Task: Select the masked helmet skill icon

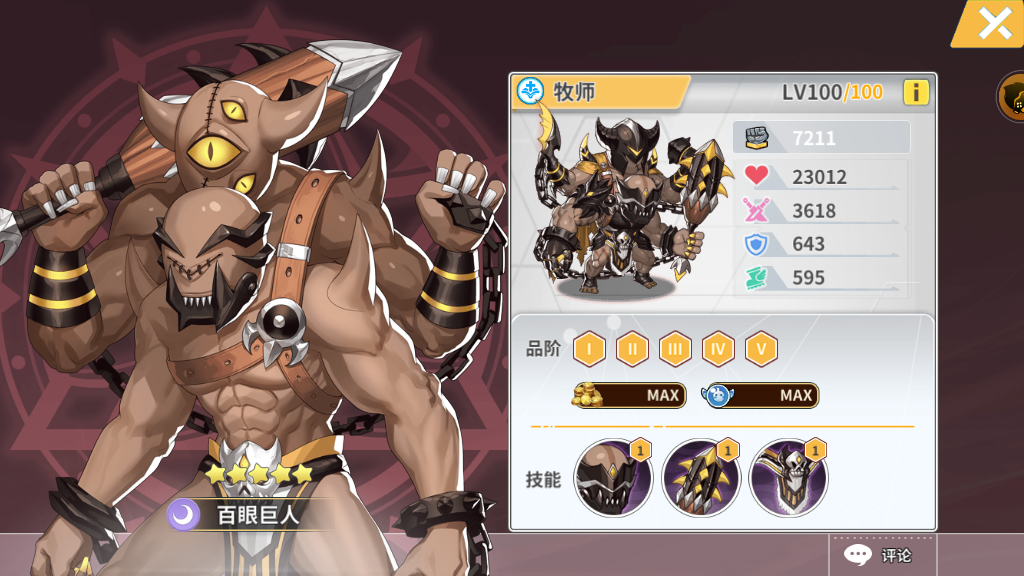Action: [x=613, y=478]
